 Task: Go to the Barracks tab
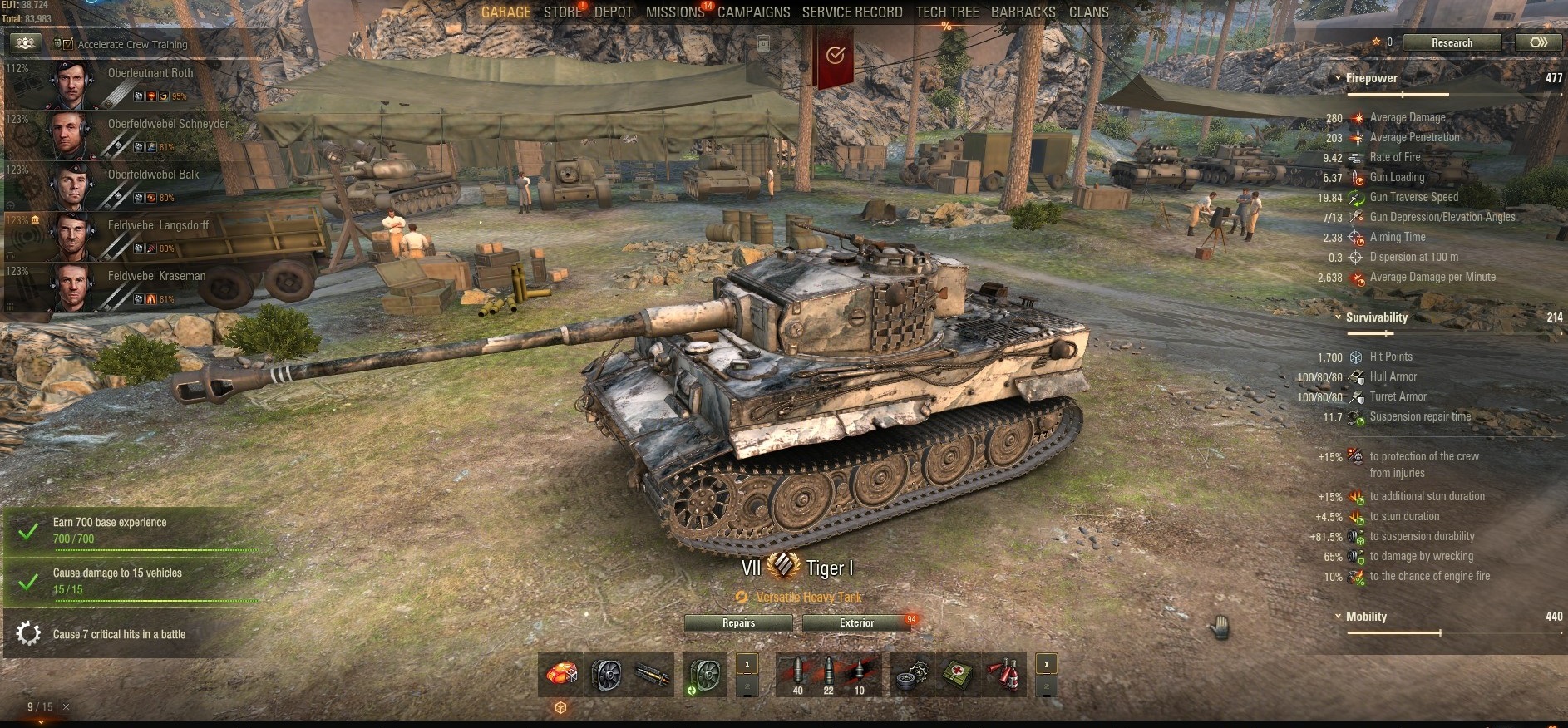1023,12
